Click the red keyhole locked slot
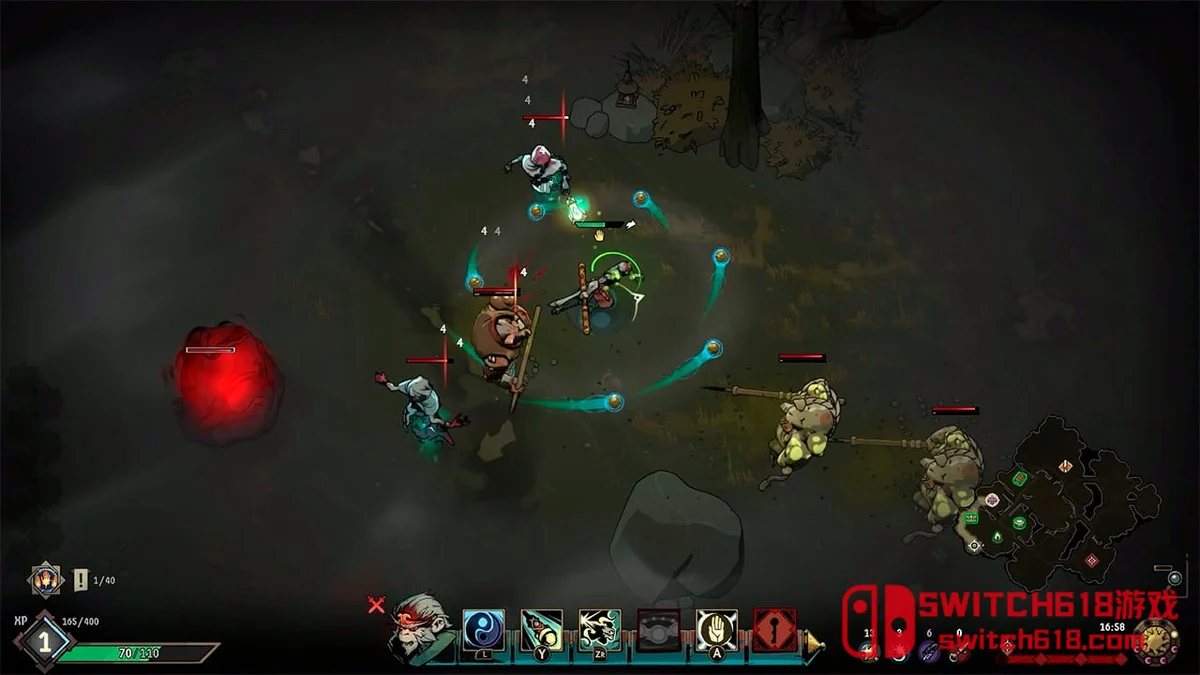The height and width of the screenshot is (675, 1200). [x=774, y=630]
